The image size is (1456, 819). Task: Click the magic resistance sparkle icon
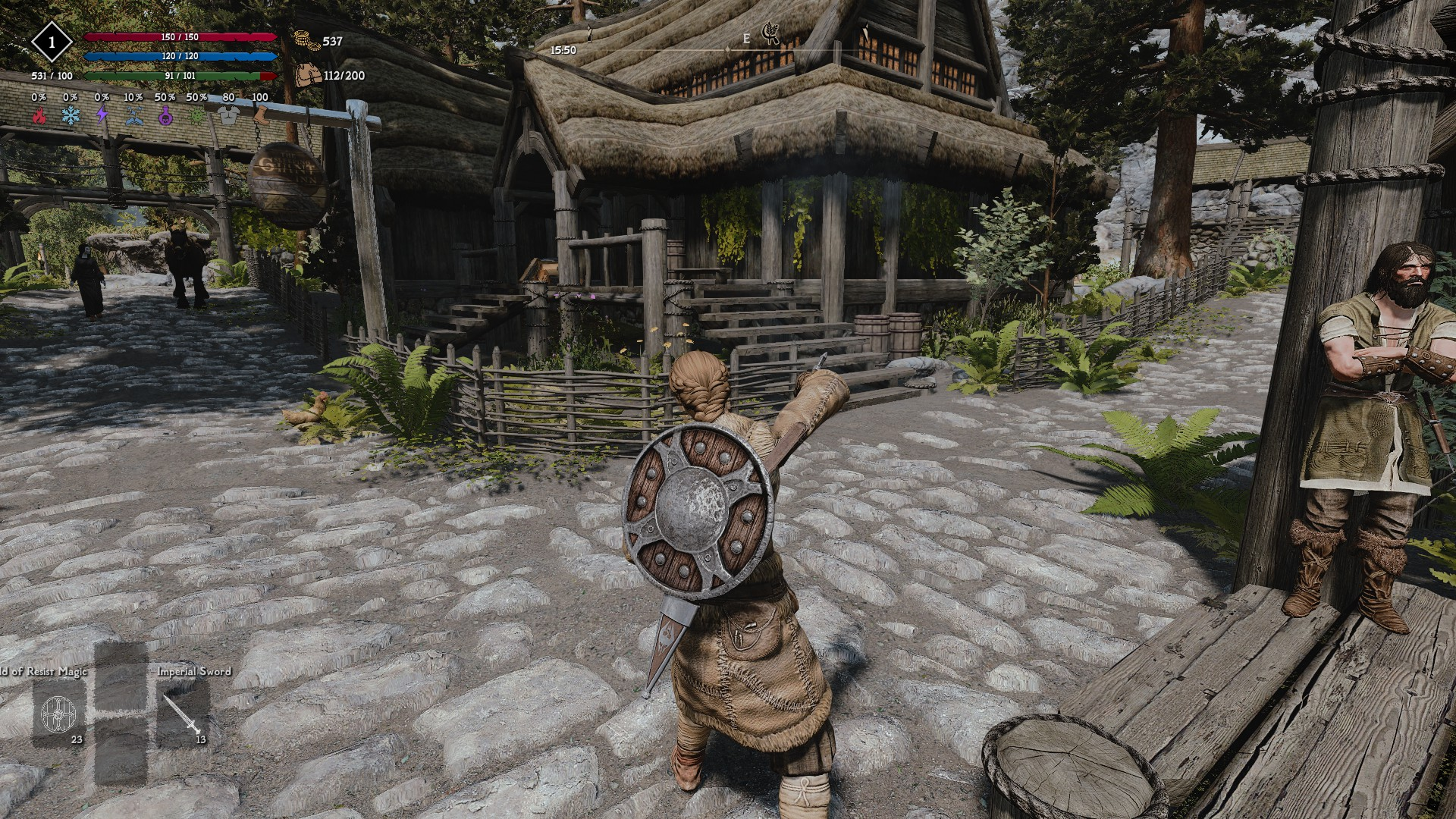pyautogui.click(x=133, y=115)
